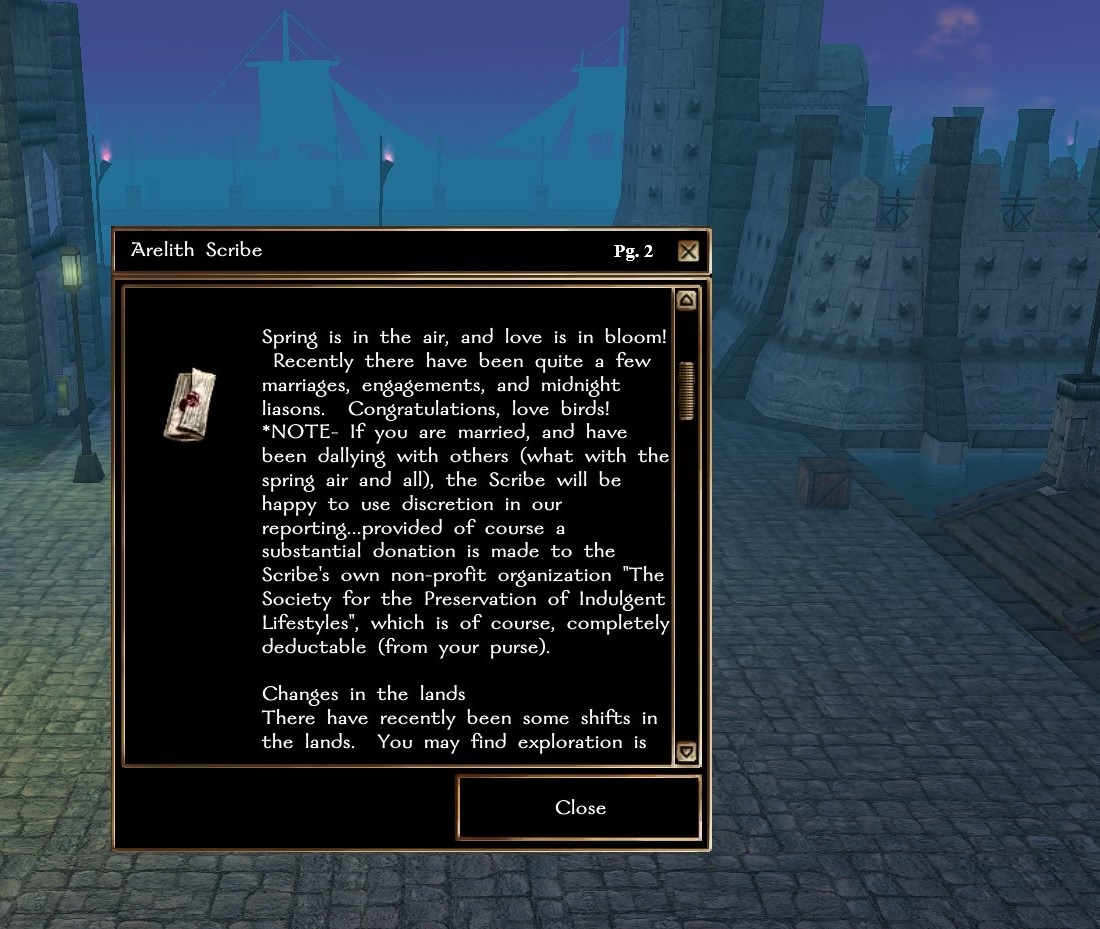Close the Arelith Scribe window with X

(688, 251)
